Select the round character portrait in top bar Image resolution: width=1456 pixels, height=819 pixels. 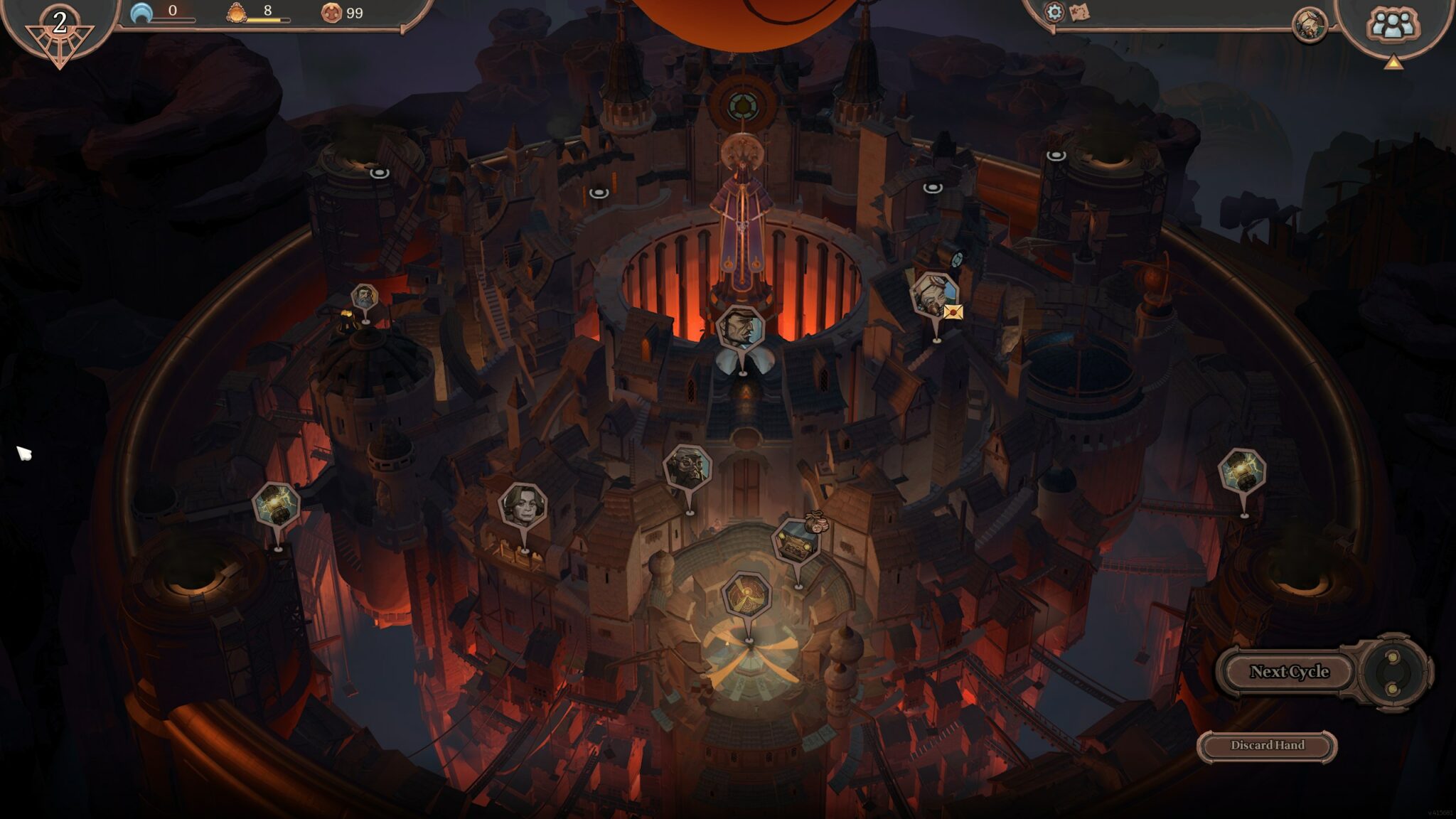1309,26
